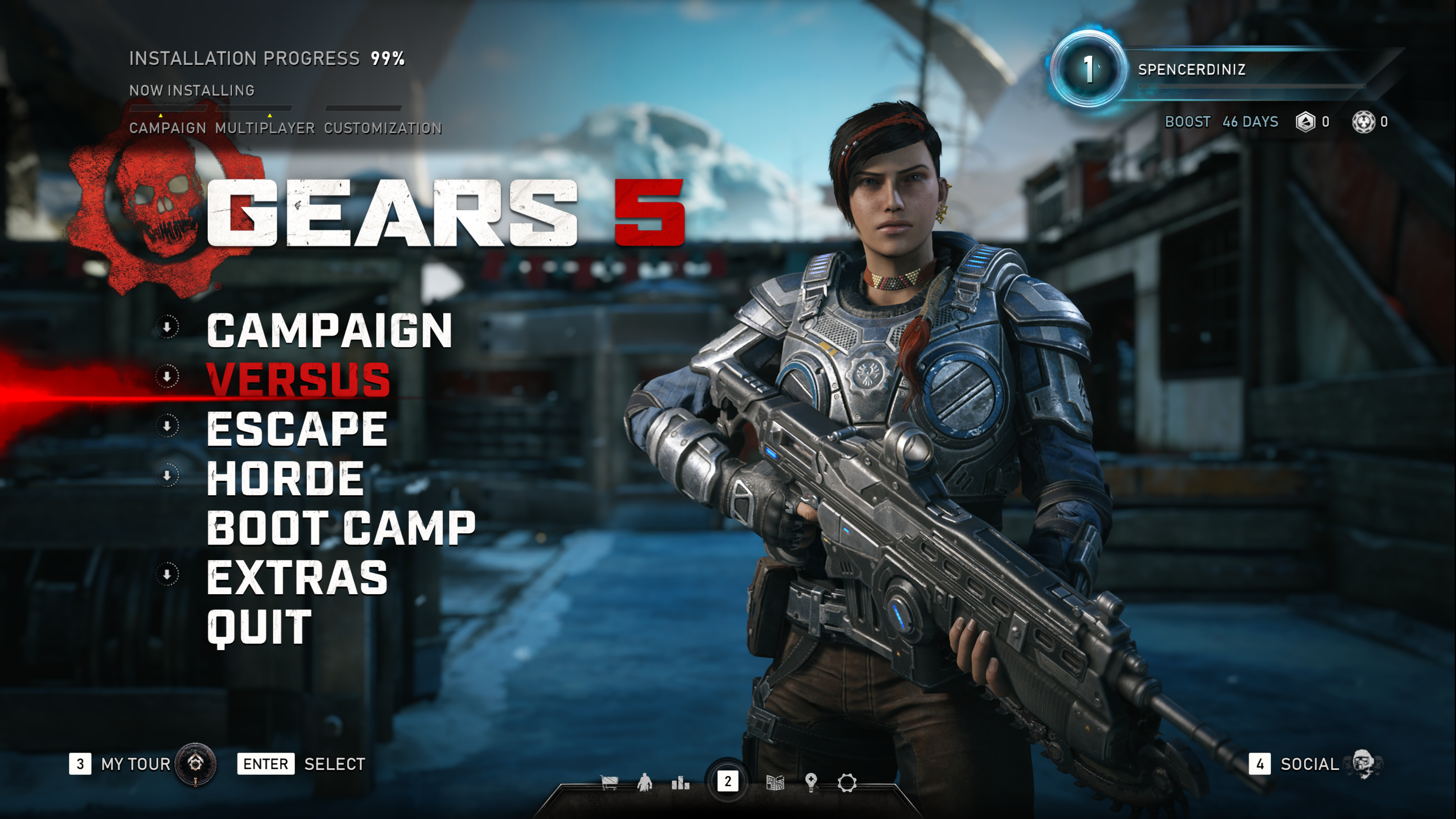Image resolution: width=1456 pixels, height=819 pixels.
Task: Start Boot Camp training
Action: click(x=341, y=528)
